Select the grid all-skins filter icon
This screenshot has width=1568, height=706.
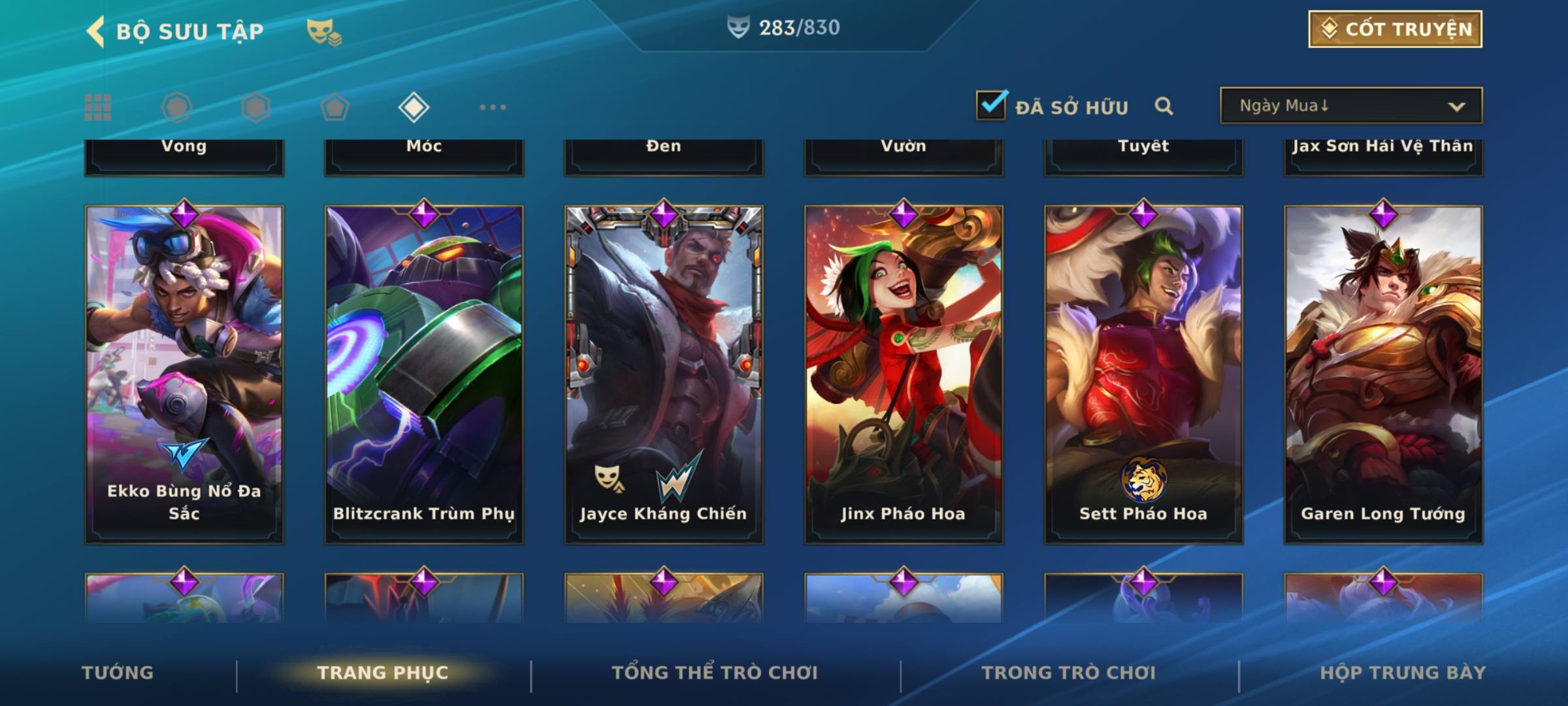click(98, 107)
